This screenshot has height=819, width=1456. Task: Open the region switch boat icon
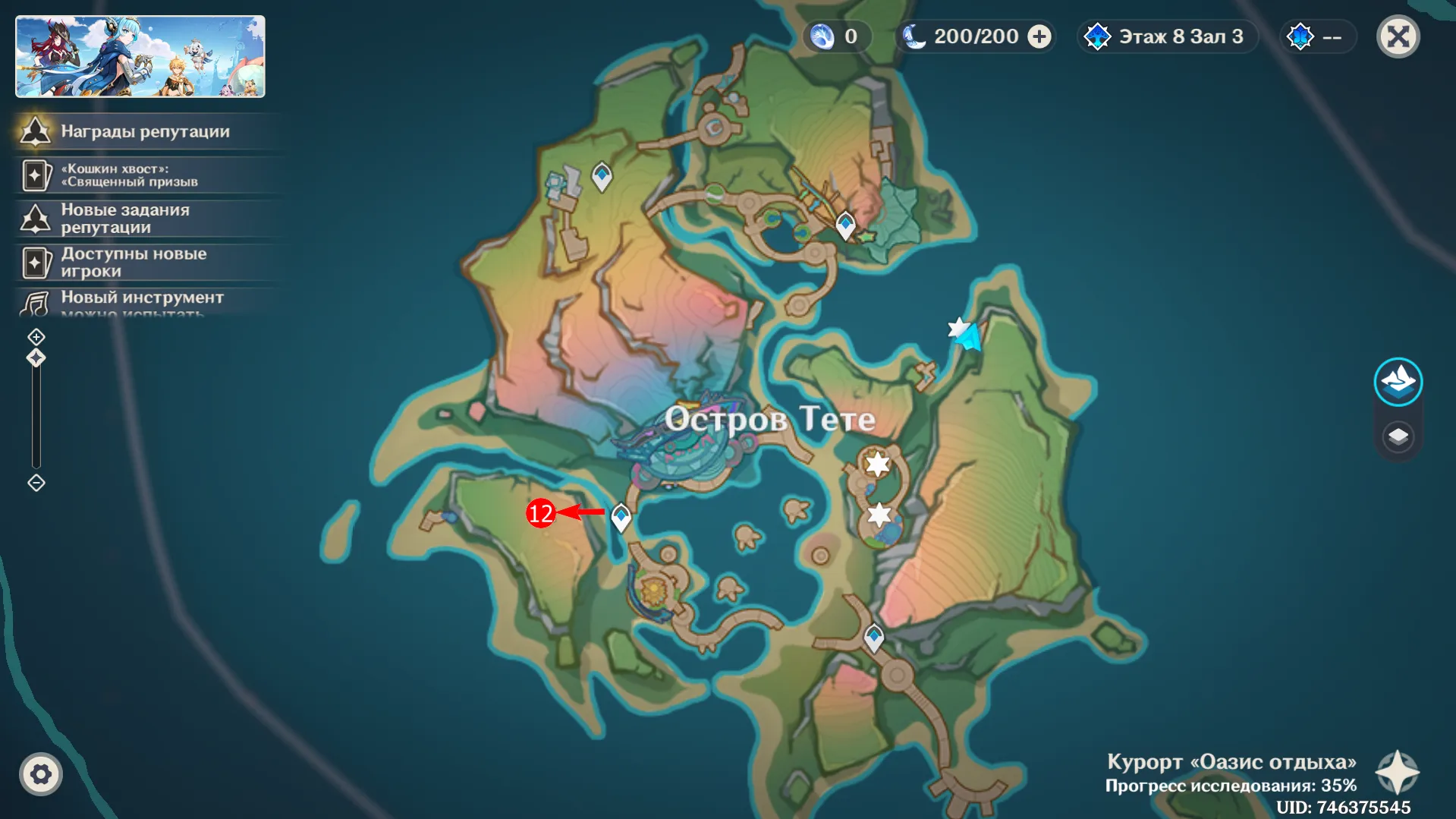pos(1398,381)
